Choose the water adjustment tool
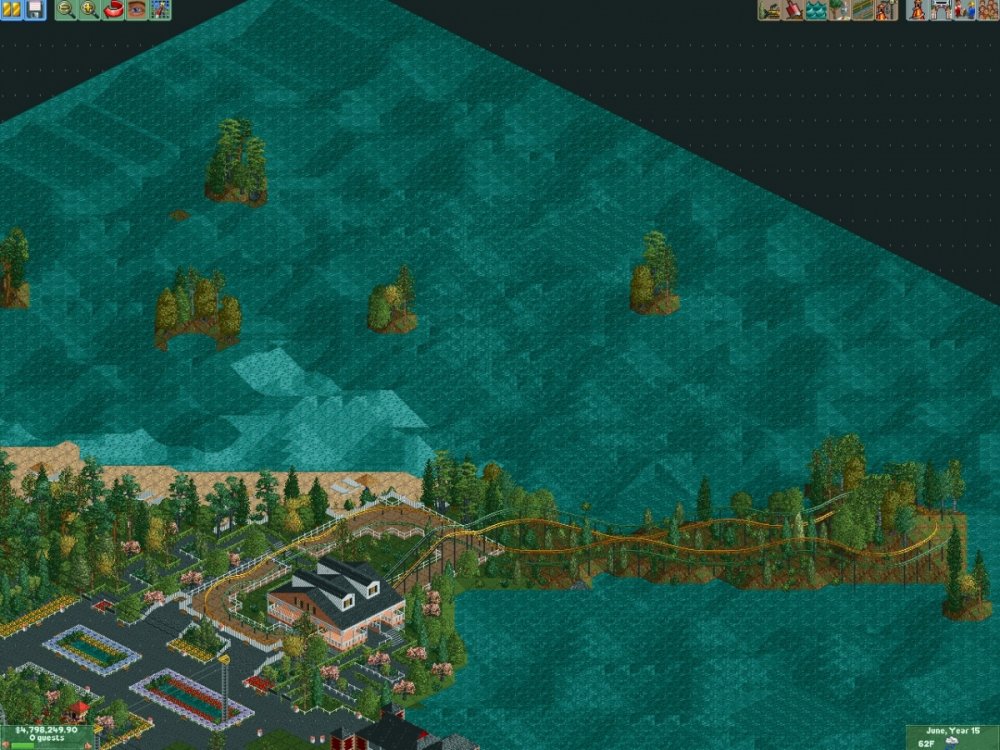Image resolution: width=1000 pixels, height=750 pixels. click(x=816, y=10)
